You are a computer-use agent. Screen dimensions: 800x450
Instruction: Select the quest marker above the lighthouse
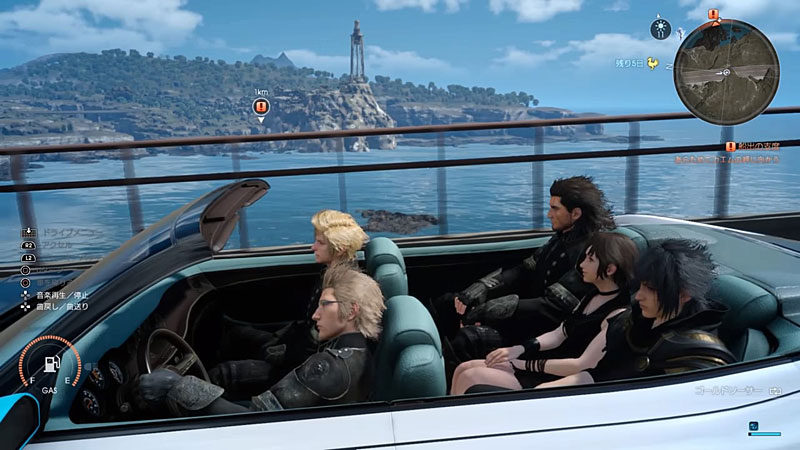tap(260, 106)
